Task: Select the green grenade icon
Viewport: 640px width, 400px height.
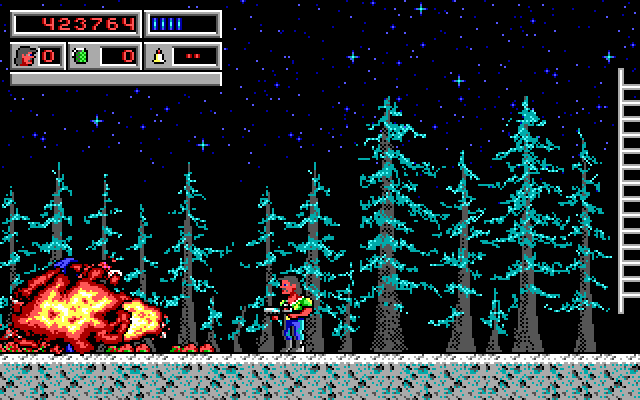Action: tap(80, 56)
